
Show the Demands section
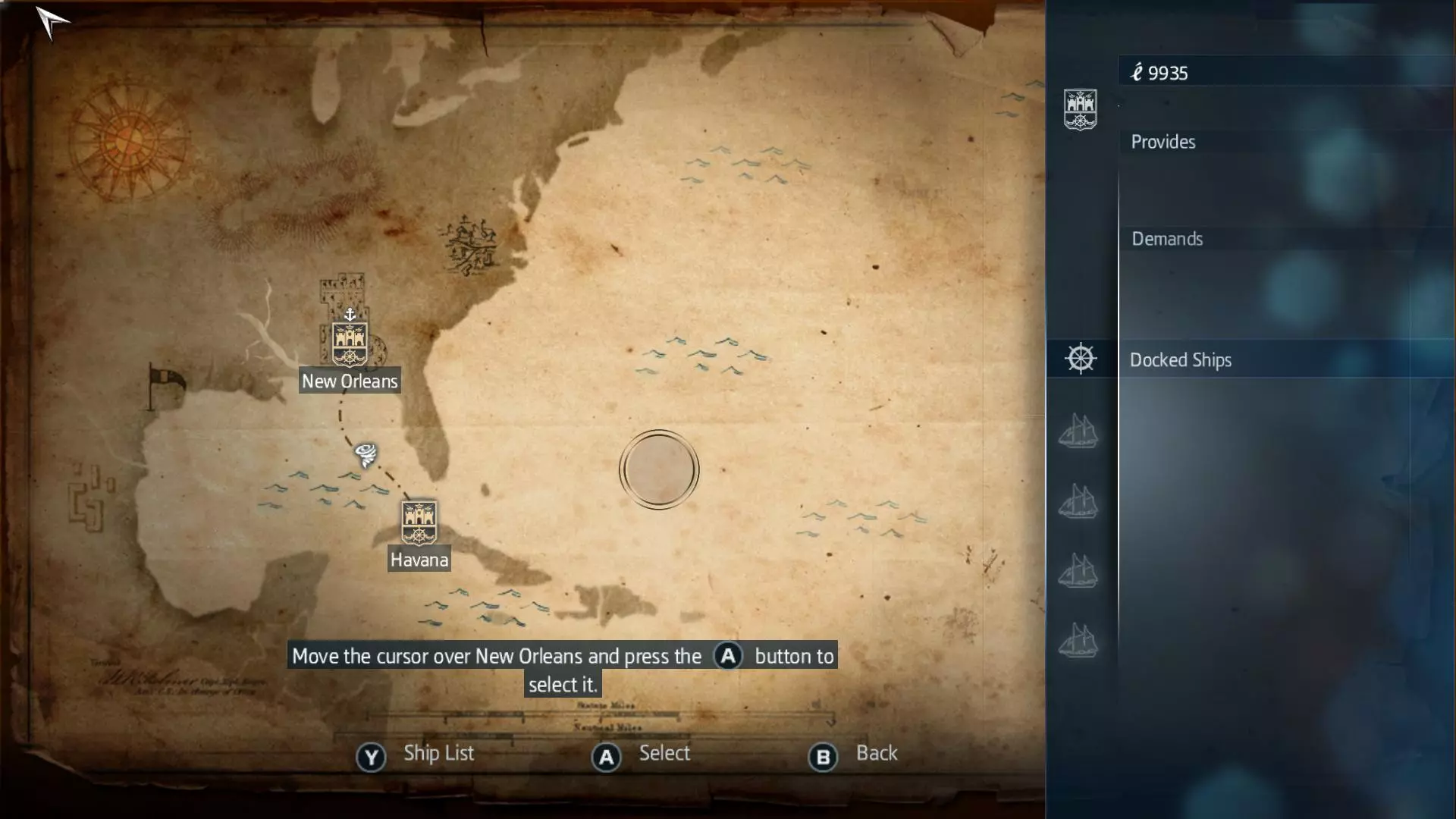(1167, 240)
